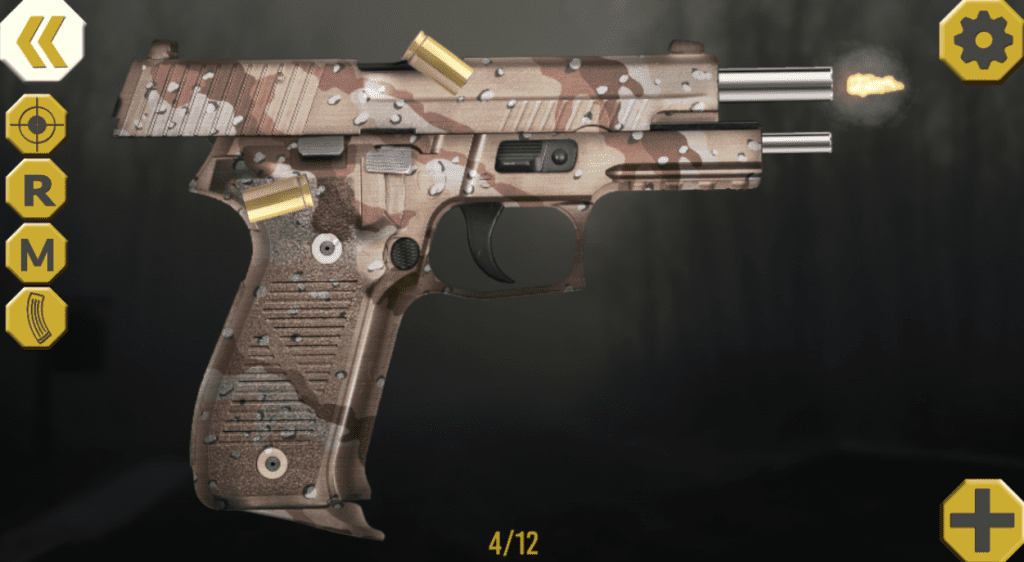Click the magazine icon button
Screen dimensions: 1024x562
(37, 318)
